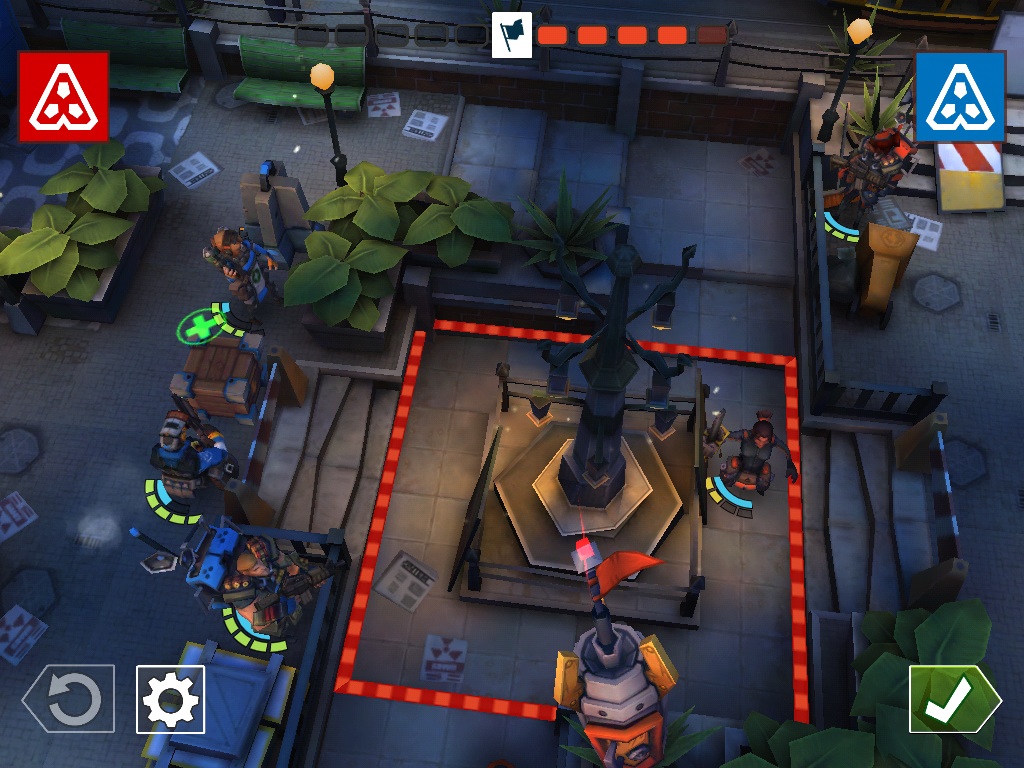Screen dimensions: 1024x768
Task: Tap the red team emblem button
Action: coord(63,96)
